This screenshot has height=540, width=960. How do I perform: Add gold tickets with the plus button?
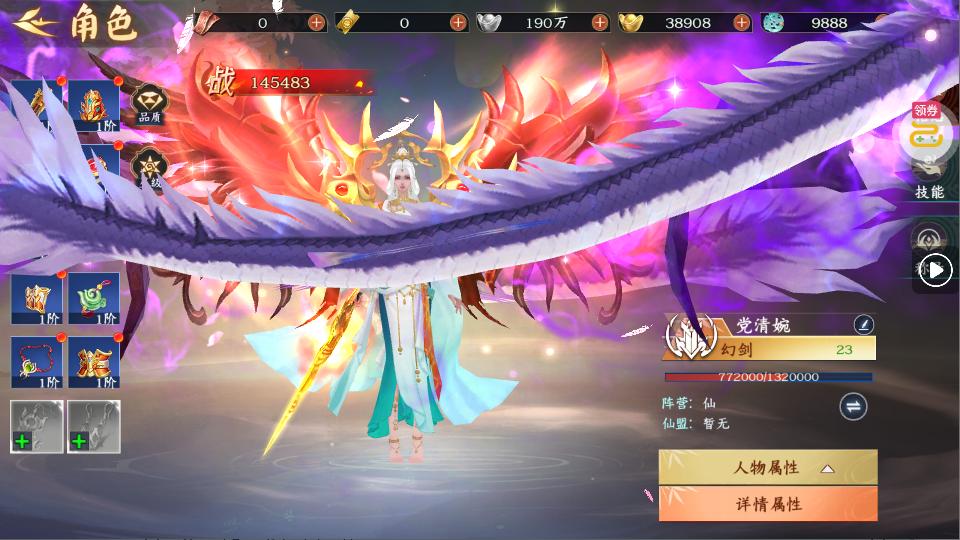[458, 22]
